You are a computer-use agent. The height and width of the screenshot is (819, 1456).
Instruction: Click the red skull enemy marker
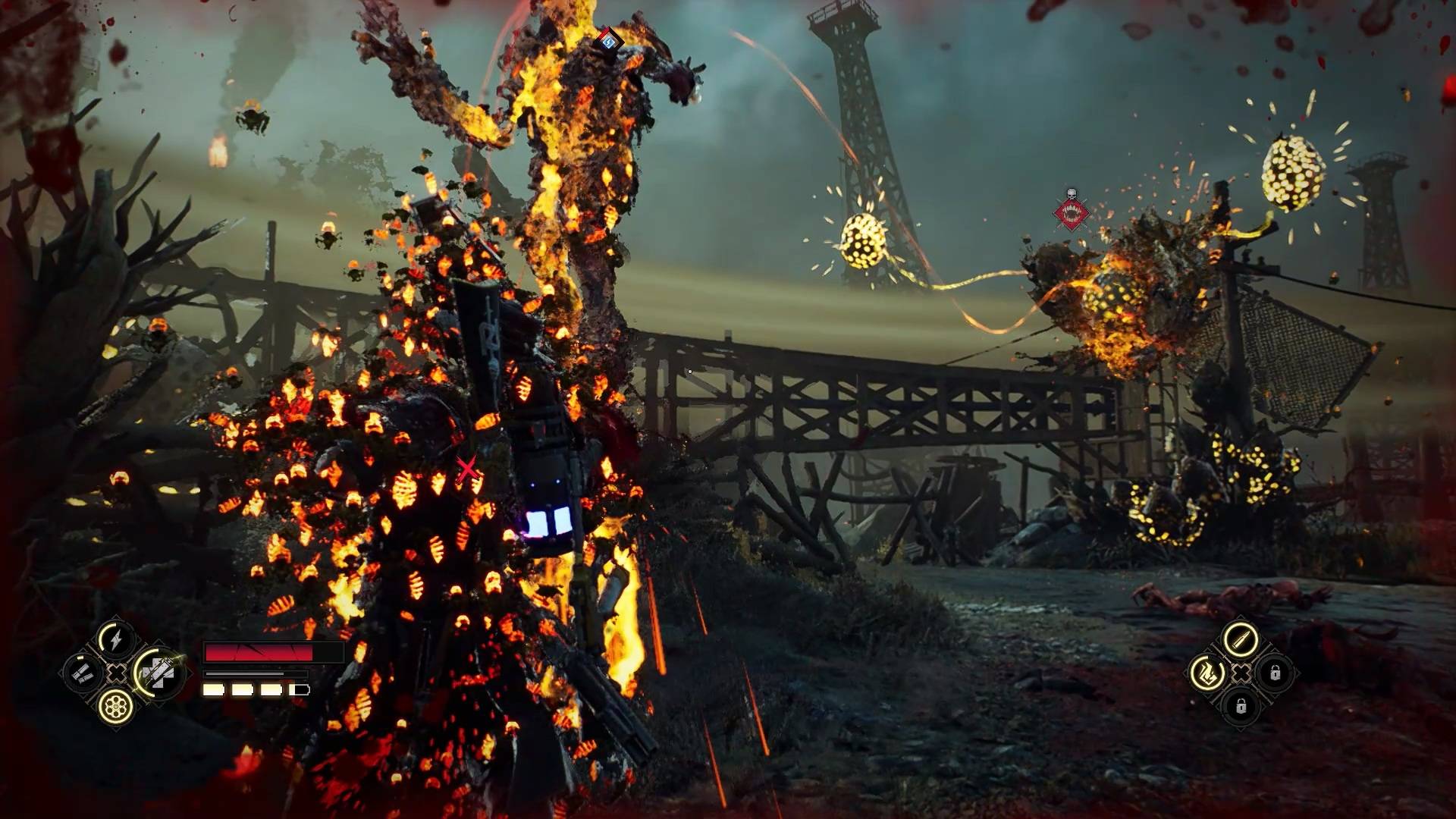tap(1071, 212)
